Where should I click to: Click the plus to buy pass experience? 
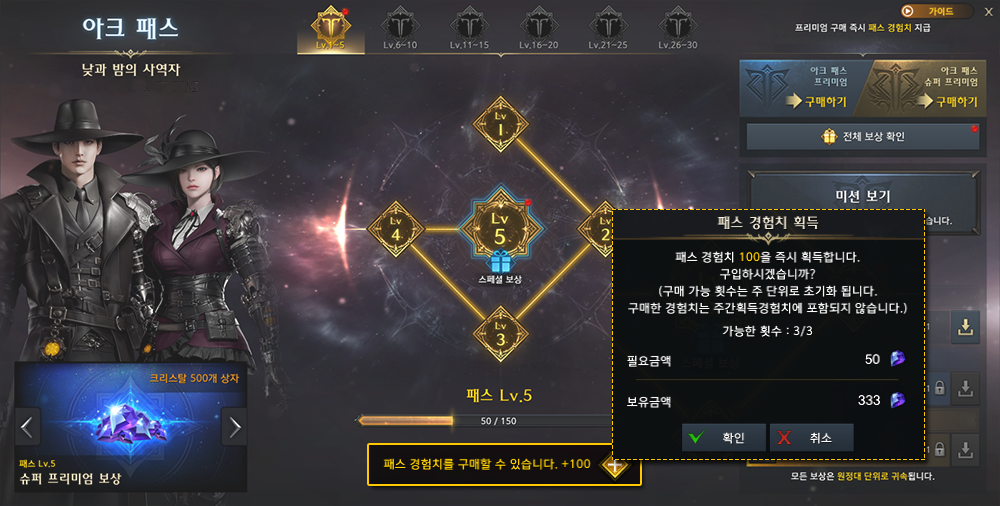(x=614, y=465)
